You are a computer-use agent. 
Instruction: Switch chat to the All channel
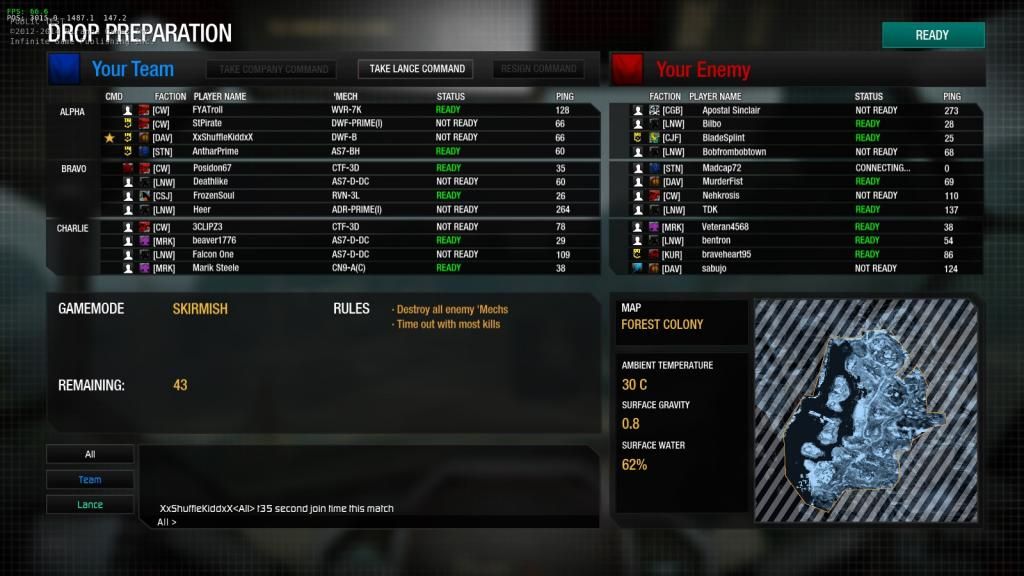coord(90,454)
